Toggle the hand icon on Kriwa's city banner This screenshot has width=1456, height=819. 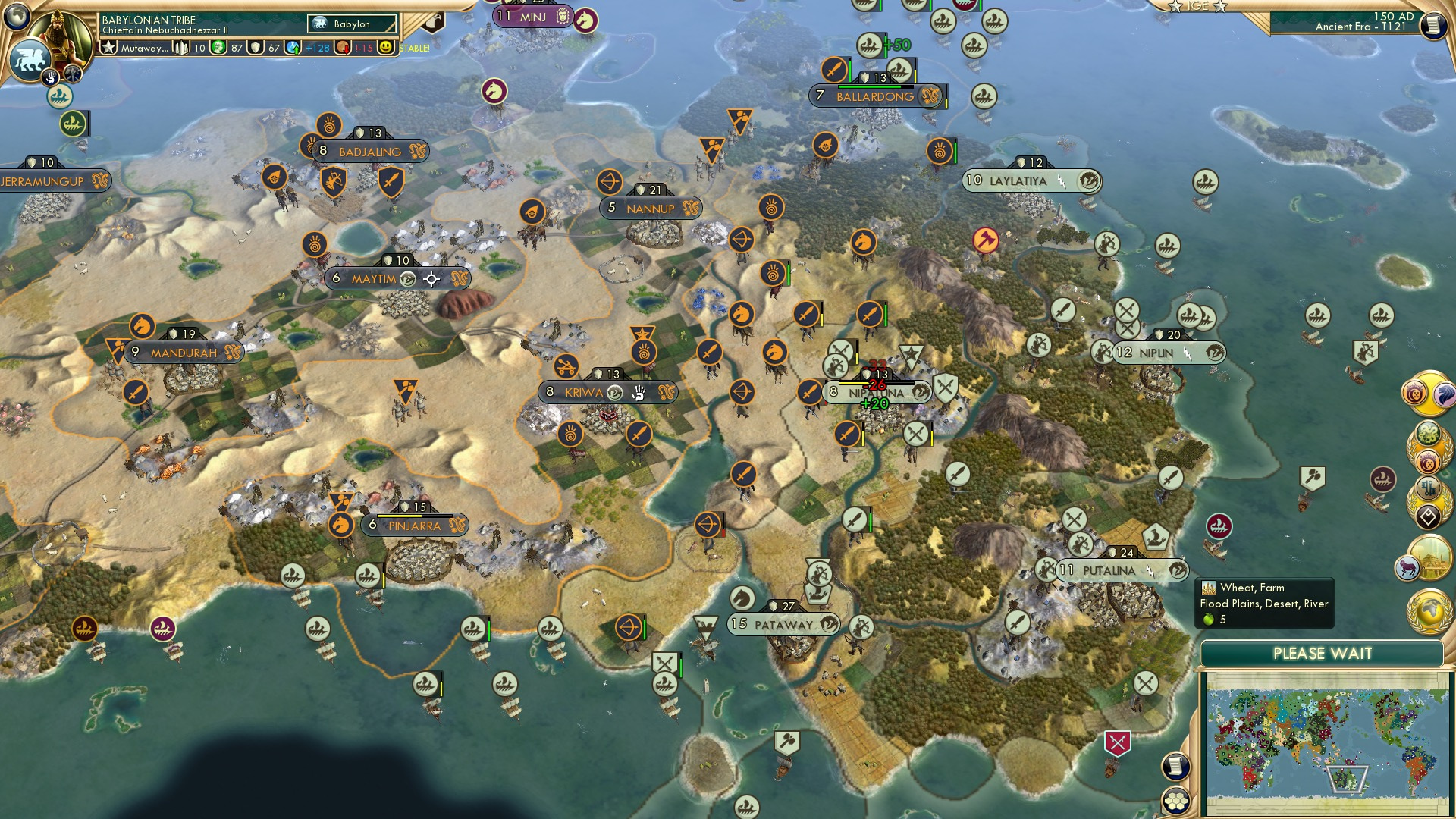point(639,393)
